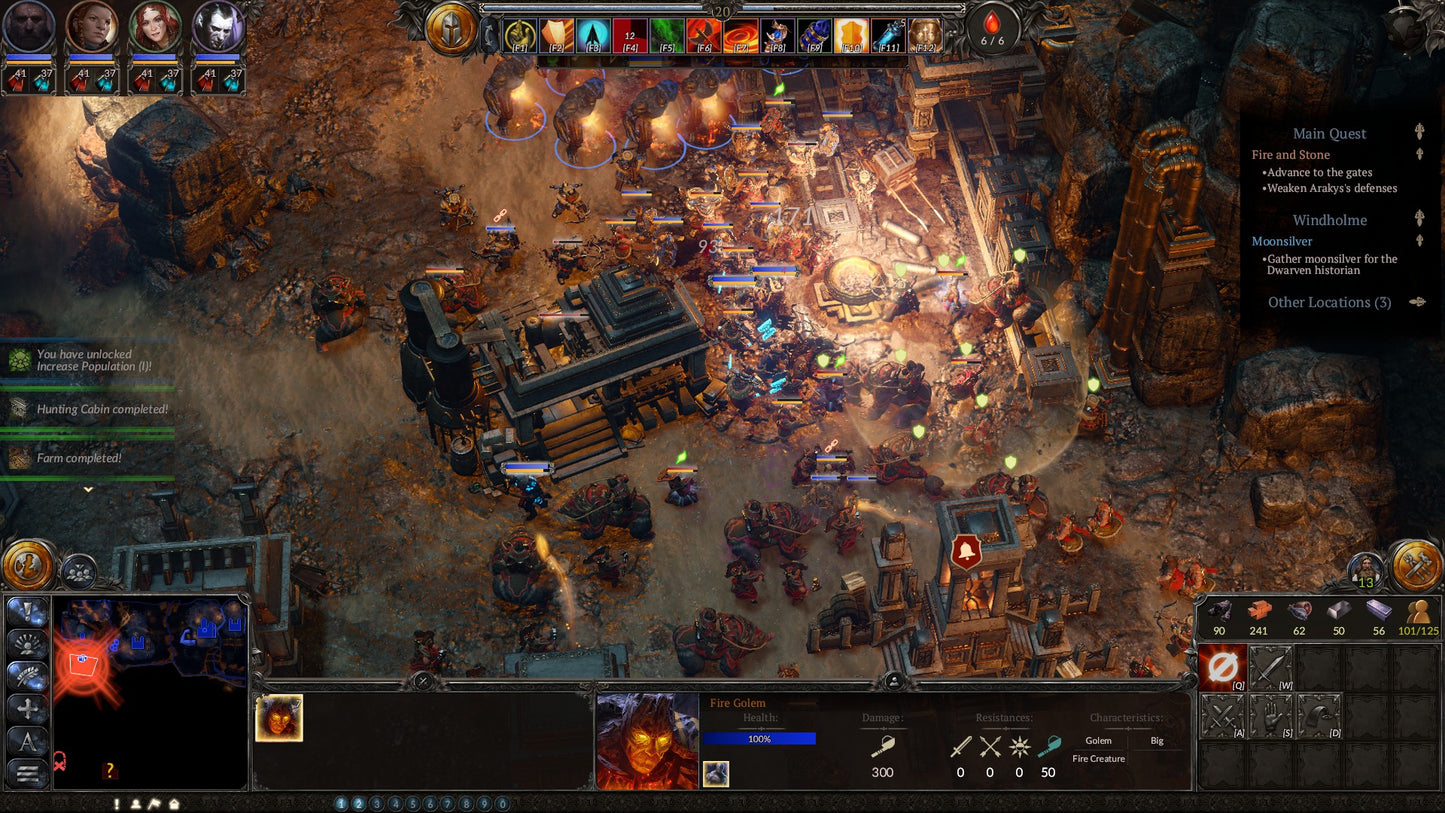Select the Fire Golem unit thumbnail

pos(279,718)
